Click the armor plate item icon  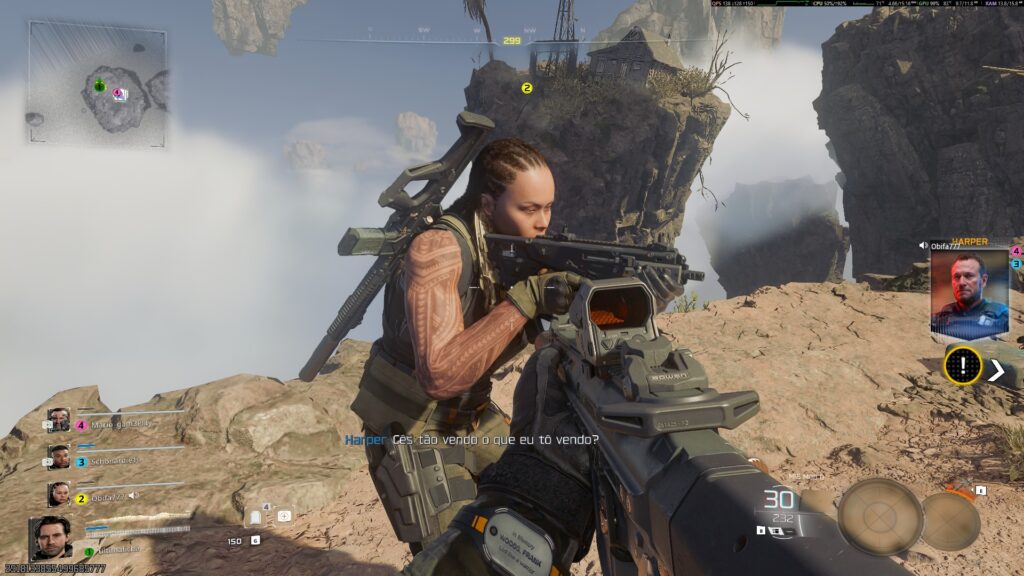(x=255, y=518)
